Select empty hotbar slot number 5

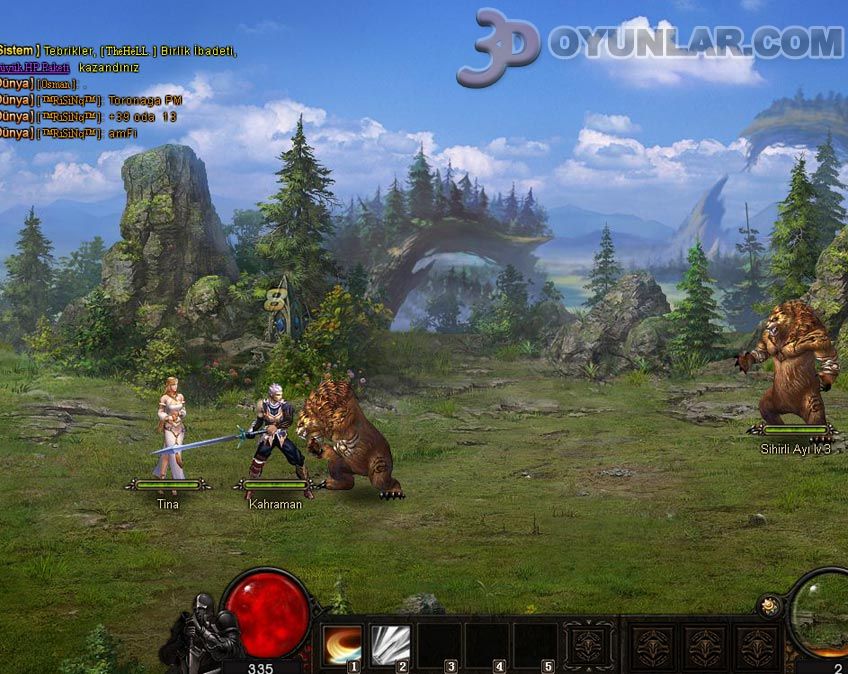click(534, 644)
